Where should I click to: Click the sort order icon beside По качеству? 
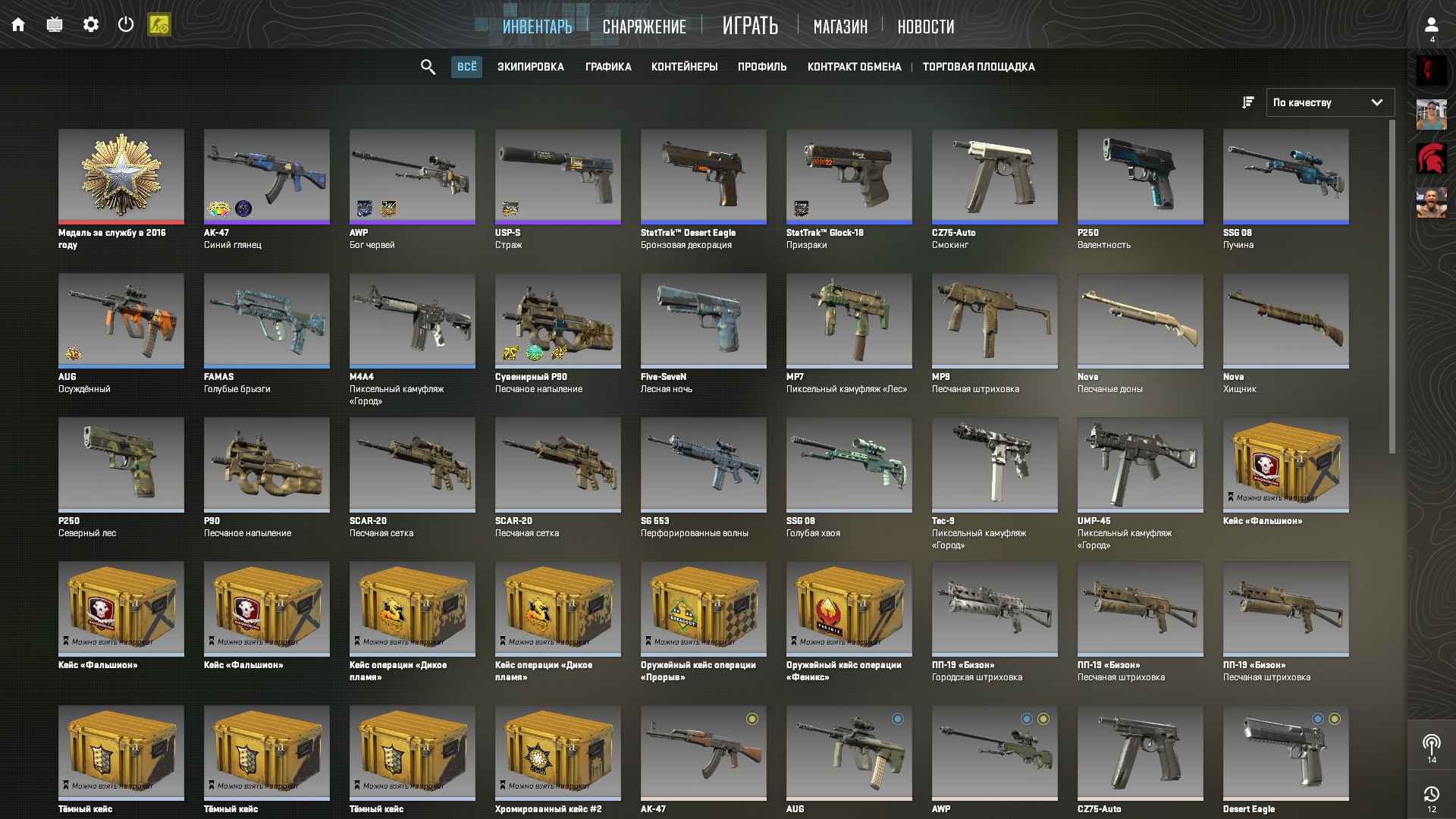click(1247, 102)
